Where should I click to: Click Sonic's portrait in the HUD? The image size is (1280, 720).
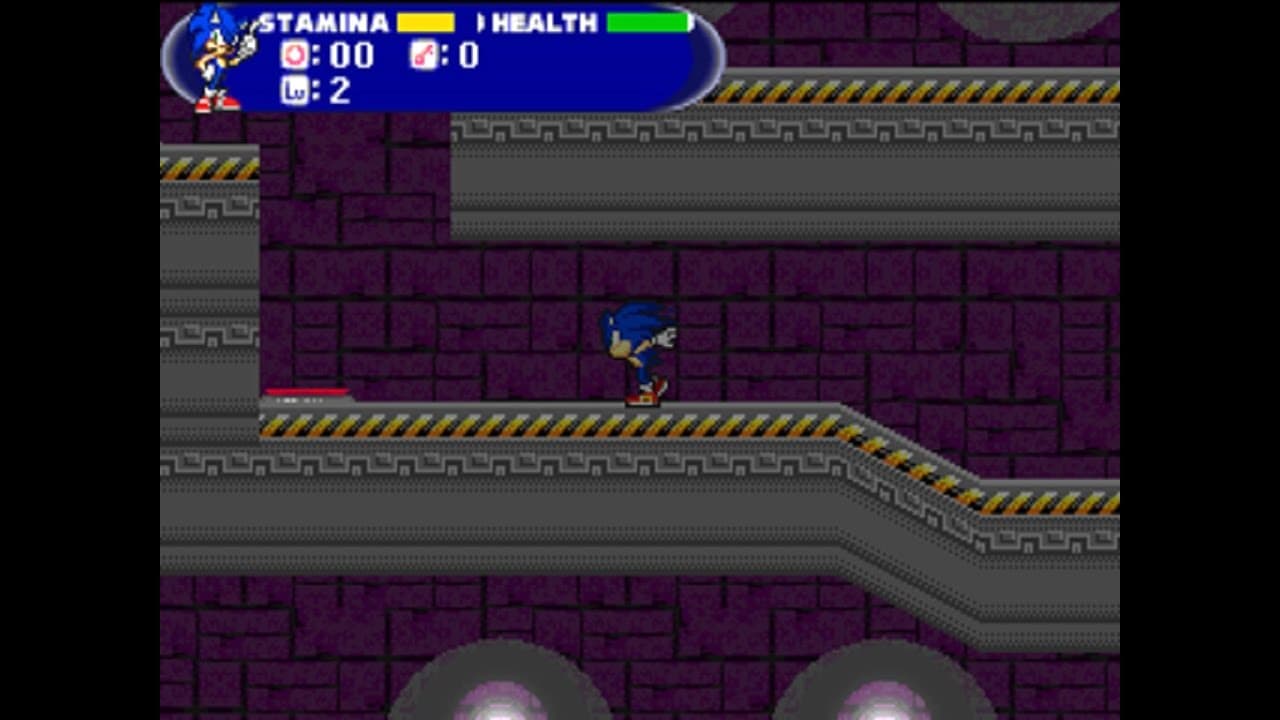pos(213,55)
